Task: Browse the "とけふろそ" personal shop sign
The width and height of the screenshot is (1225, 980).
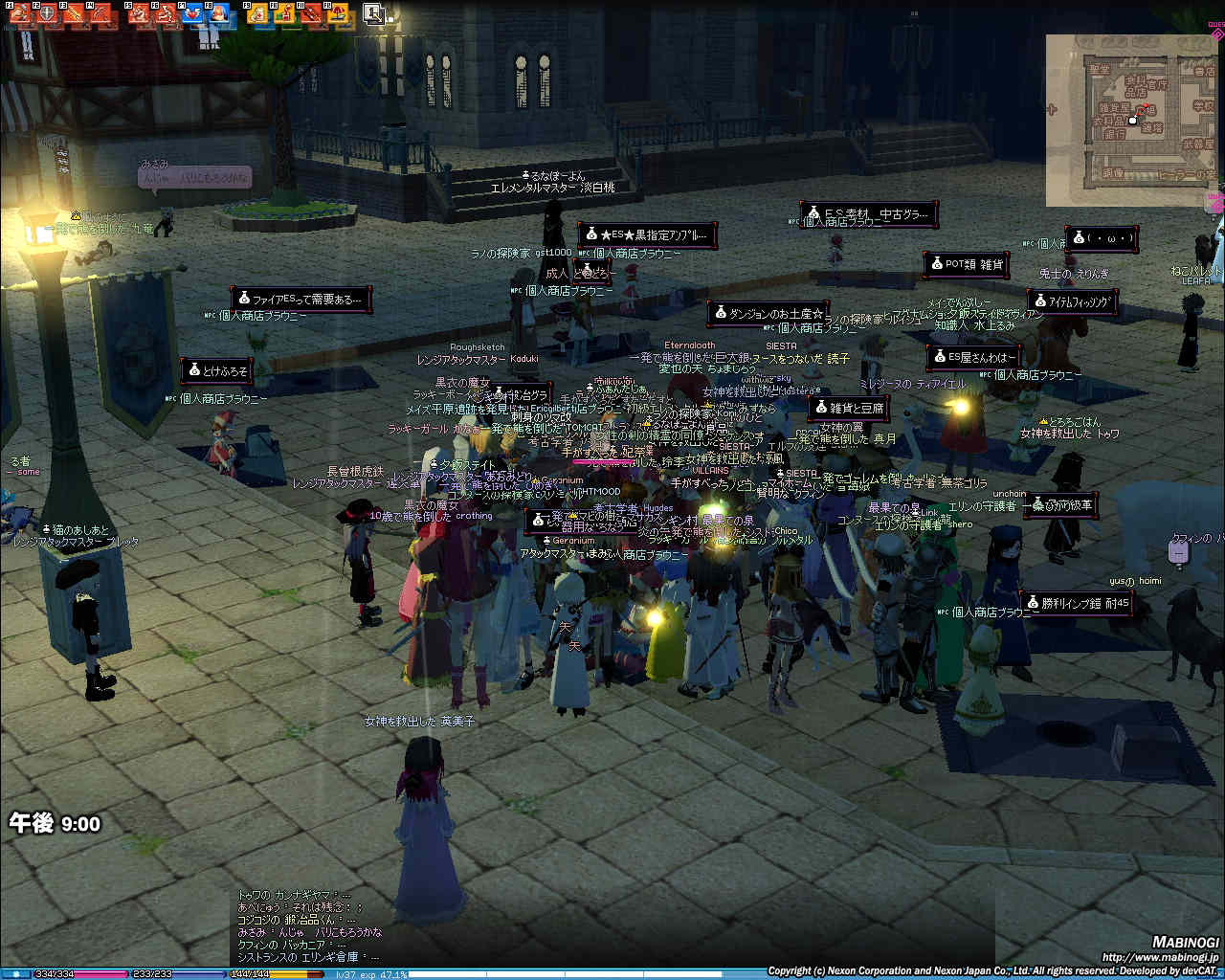Action: point(217,370)
